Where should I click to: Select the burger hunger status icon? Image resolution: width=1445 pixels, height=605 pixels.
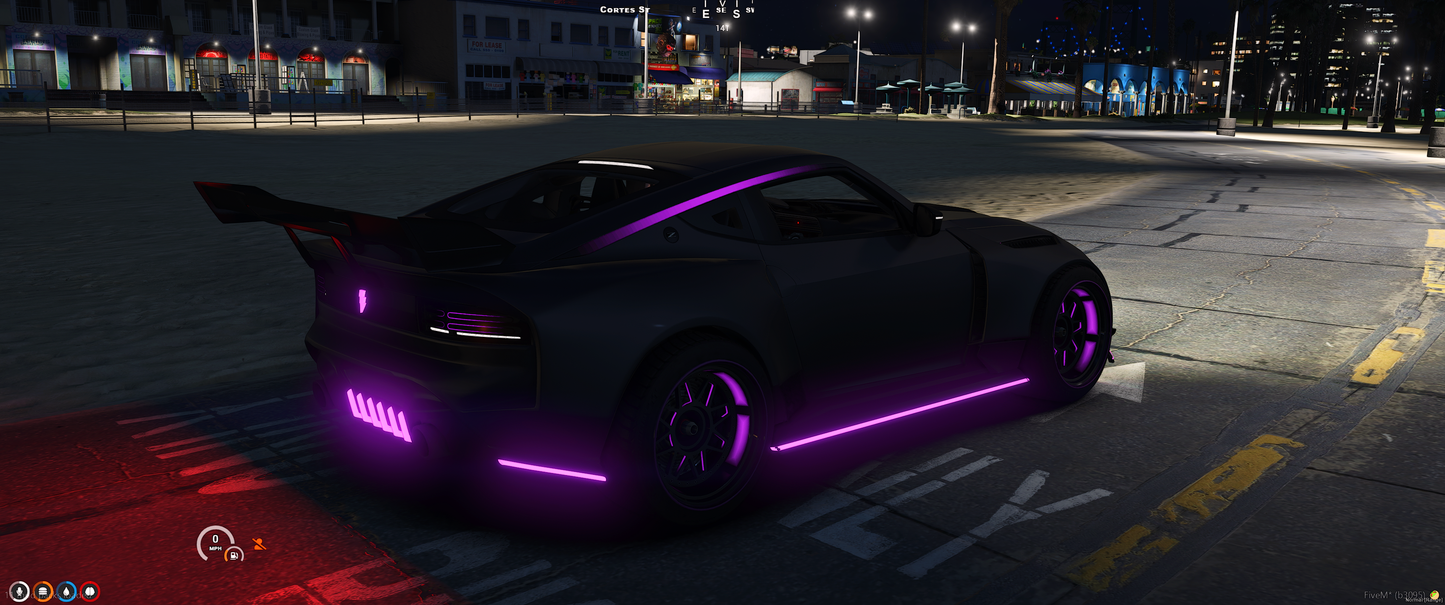(43, 592)
